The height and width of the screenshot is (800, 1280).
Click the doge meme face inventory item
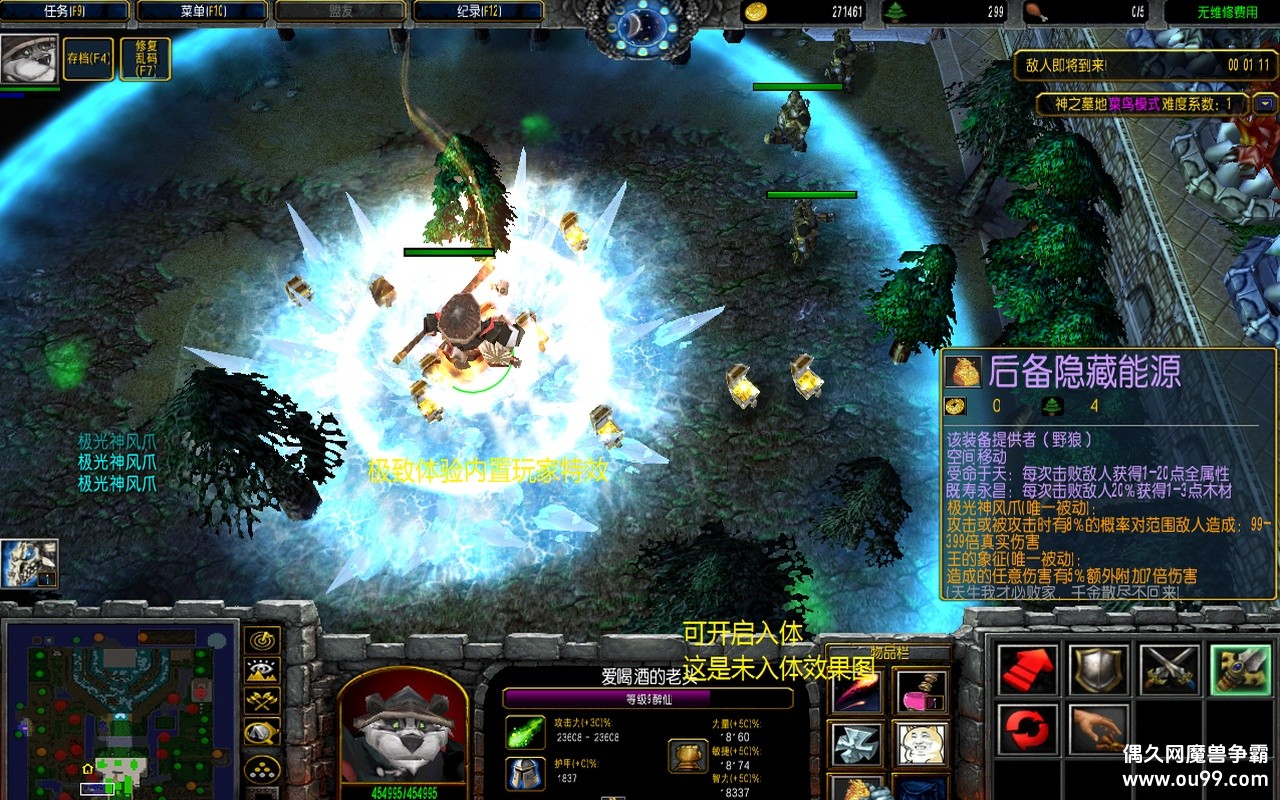click(920, 744)
